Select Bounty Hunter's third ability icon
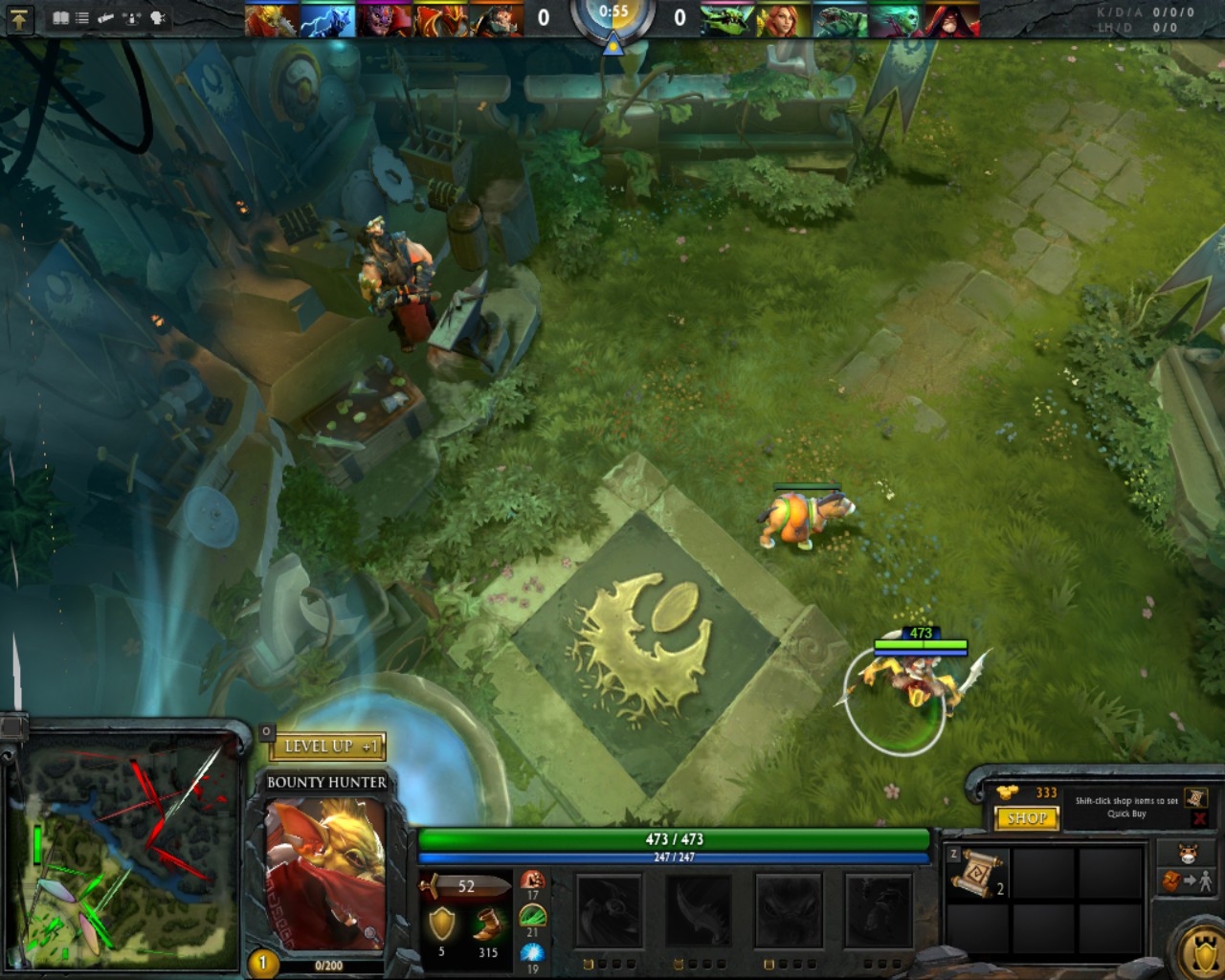 tap(787, 910)
